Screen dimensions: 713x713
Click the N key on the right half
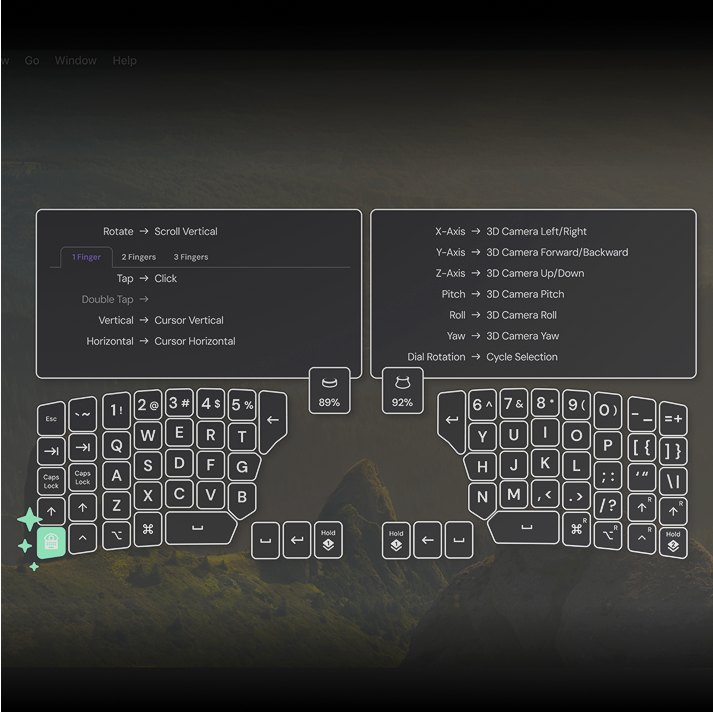[483, 497]
